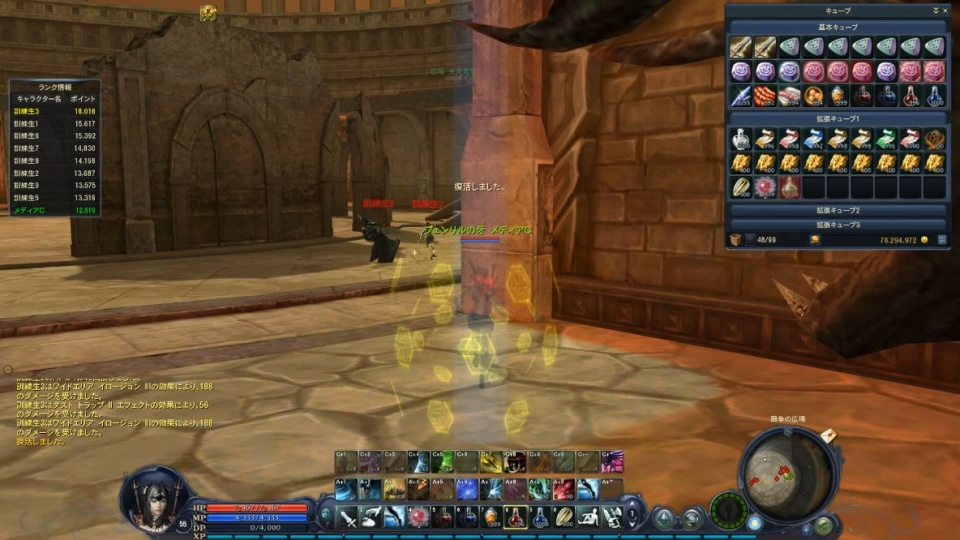This screenshot has width=960, height=540.
Task: Pick the seed item in the cube
Action: pyautogui.click(x=741, y=187)
